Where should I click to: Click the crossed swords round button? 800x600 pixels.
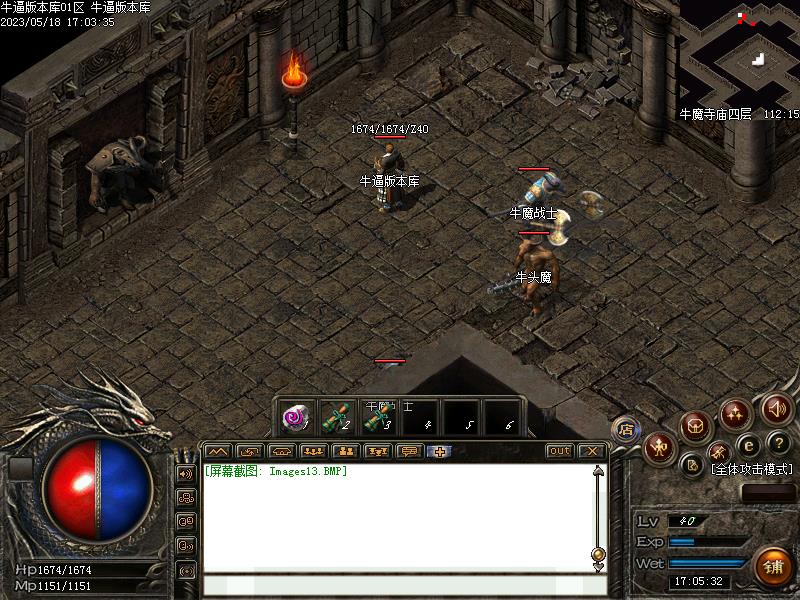tap(719, 455)
